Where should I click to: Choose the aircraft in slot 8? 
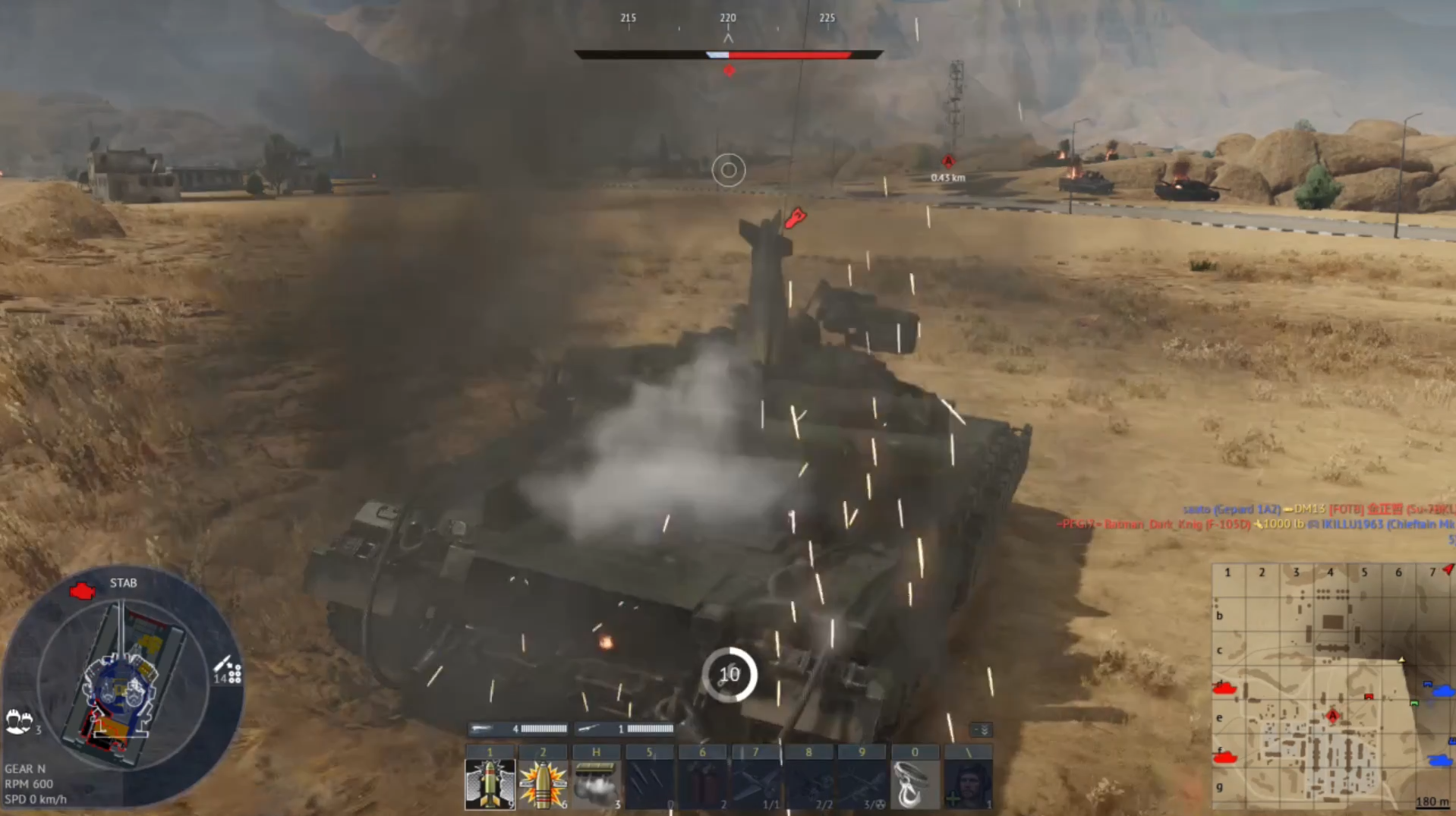(808, 783)
